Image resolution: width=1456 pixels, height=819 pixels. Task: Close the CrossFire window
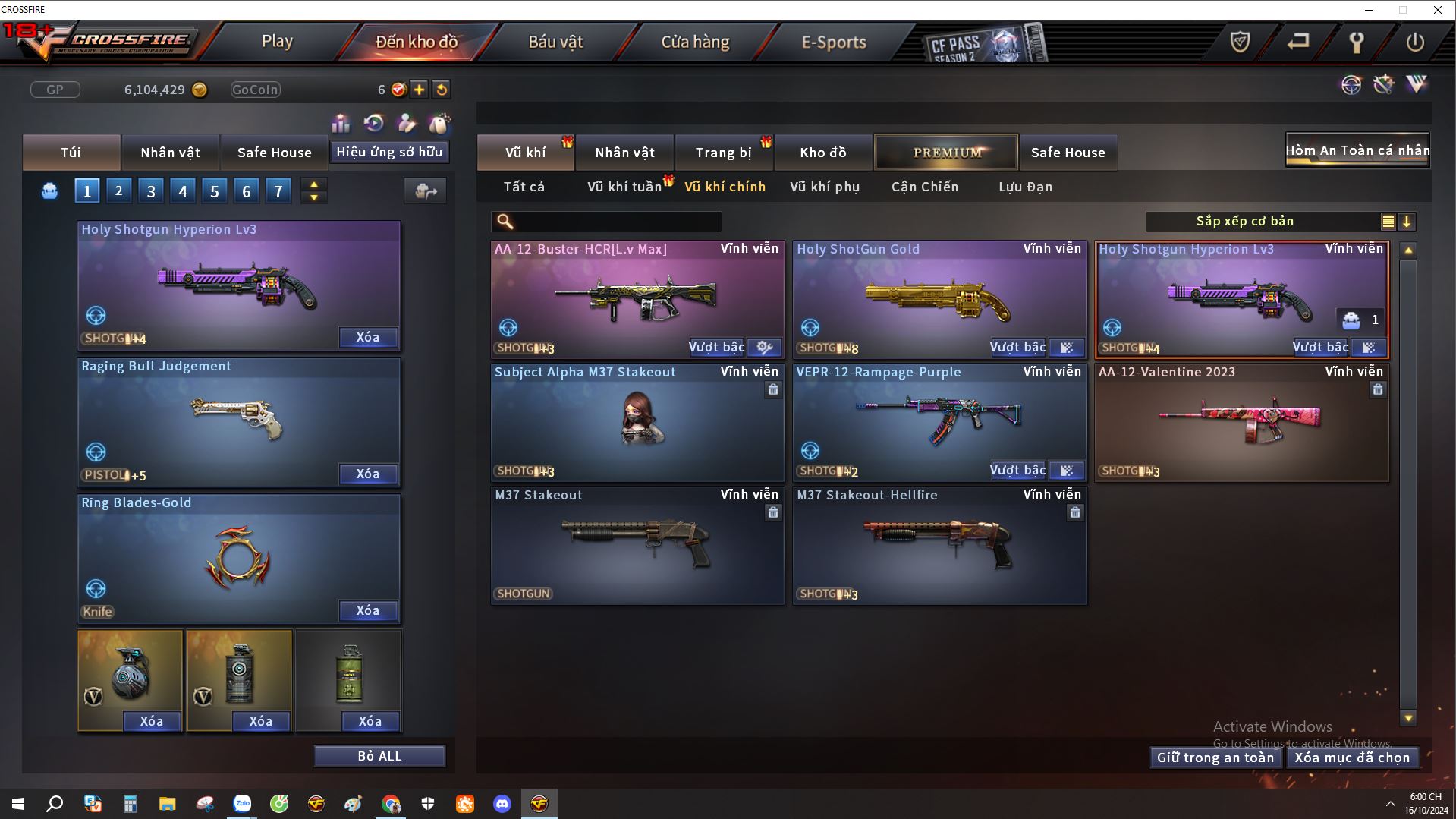(x=1437, y=10)
